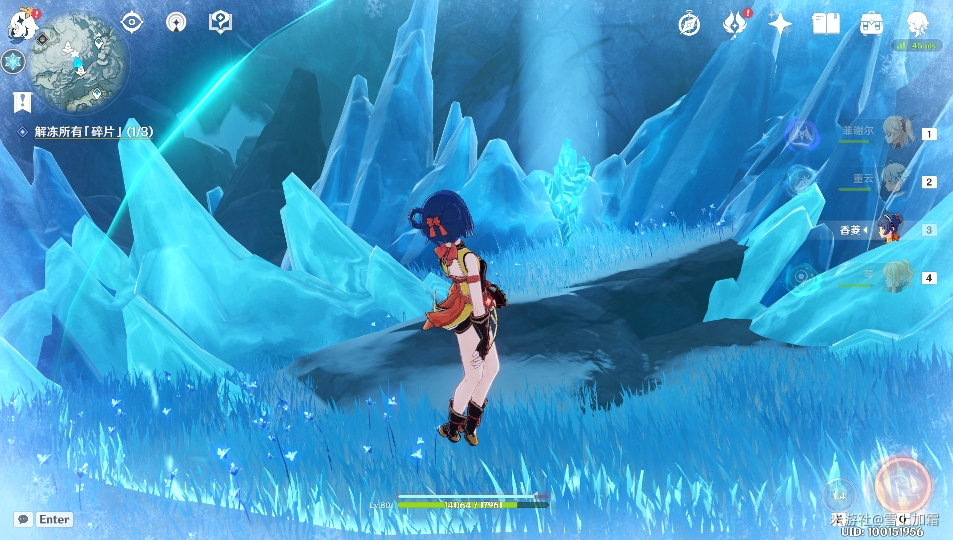Image resolution: width=953 pixels, height=540 pixels.
Task: Switch to party member 菲谢尔
Action: click(x=895, y=132)
